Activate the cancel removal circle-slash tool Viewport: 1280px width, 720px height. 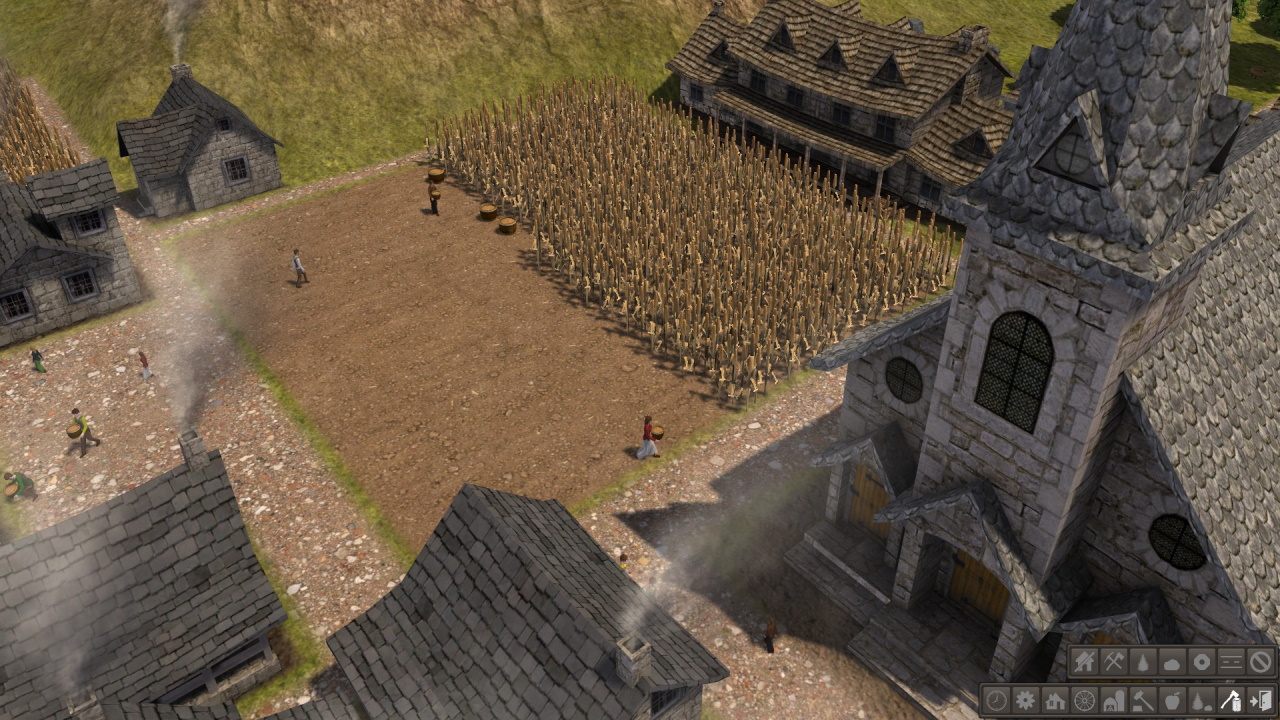[1260, 661]
